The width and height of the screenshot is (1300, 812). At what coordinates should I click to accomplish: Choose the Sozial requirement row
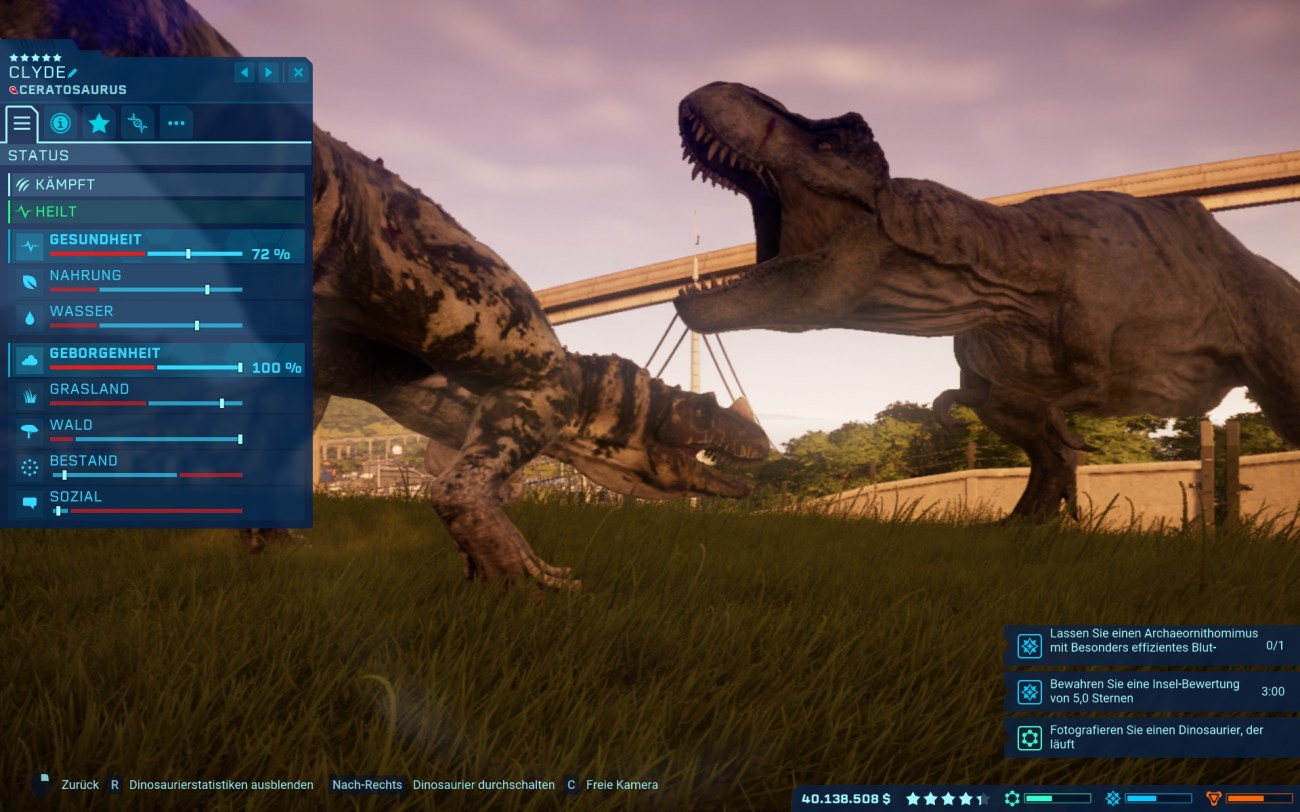tap(156, 502)
